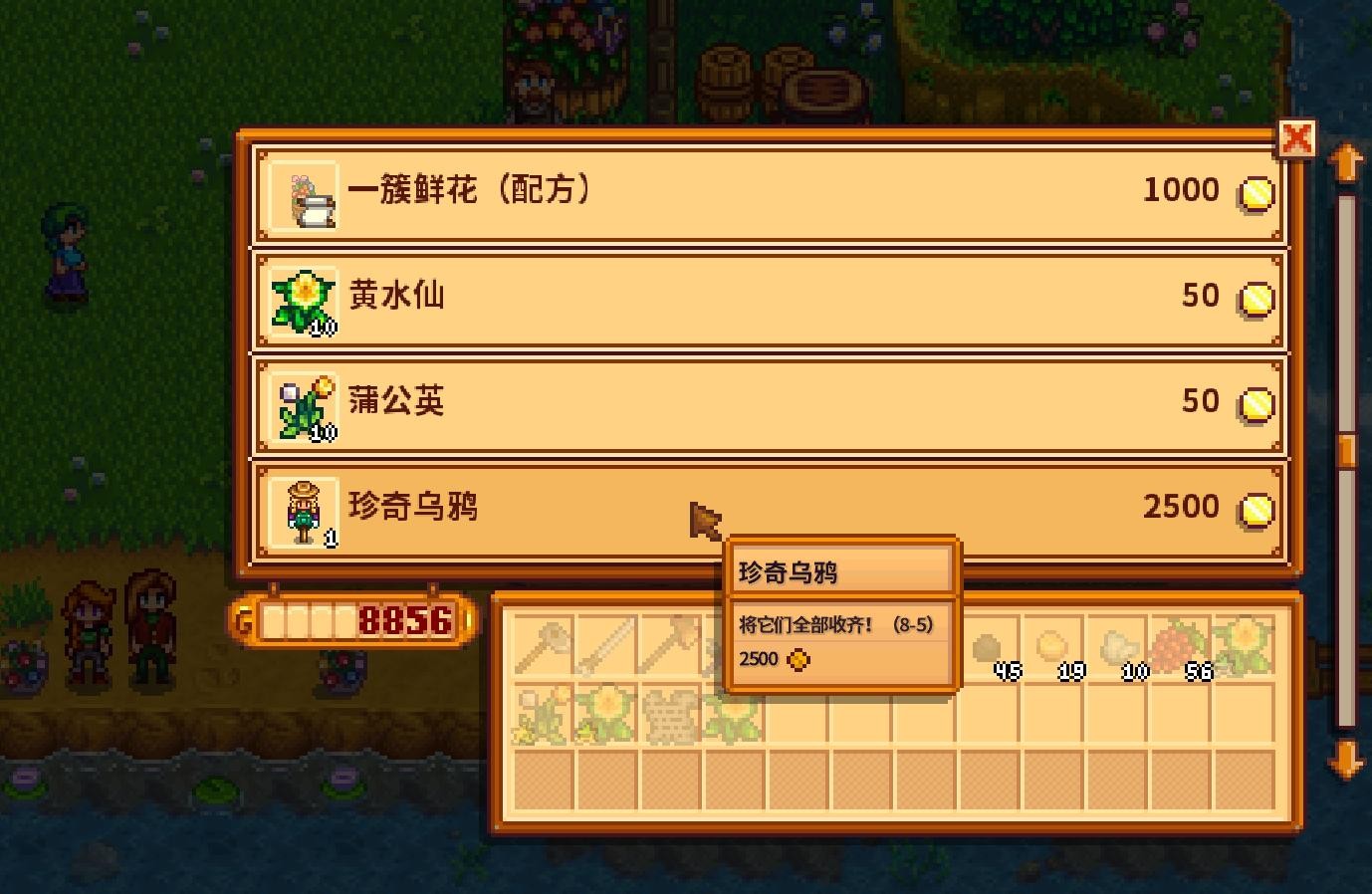Click the up scroll arrow on the right
This screenshot has height=894, width=1372.
point(1348,162)
